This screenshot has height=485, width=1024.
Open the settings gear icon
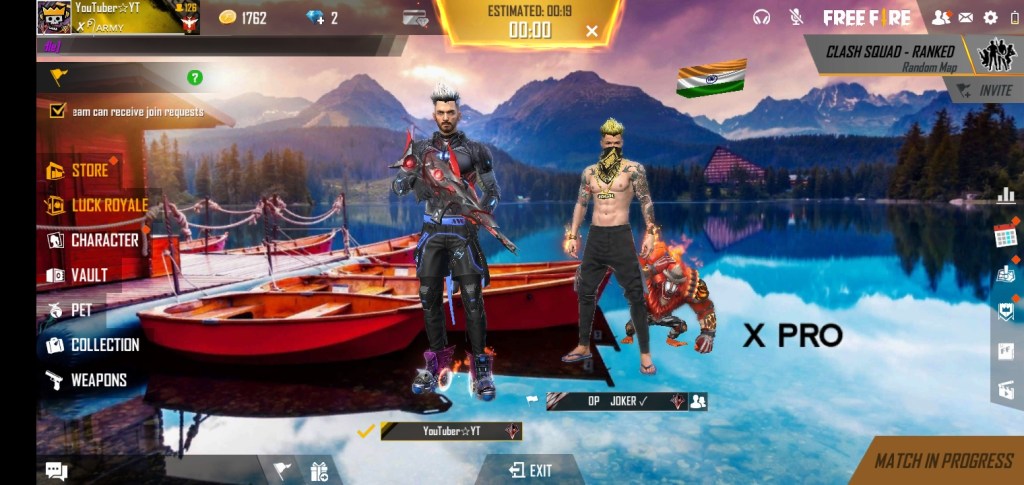tap(991, 17)
